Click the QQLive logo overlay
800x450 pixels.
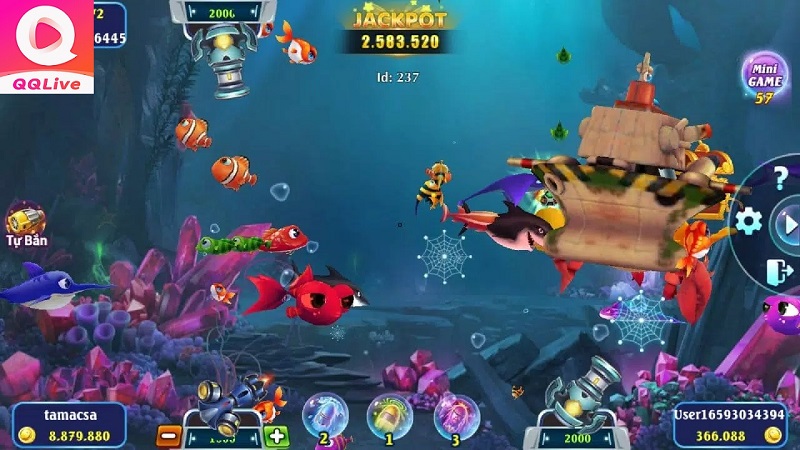(x=46, y=47)
